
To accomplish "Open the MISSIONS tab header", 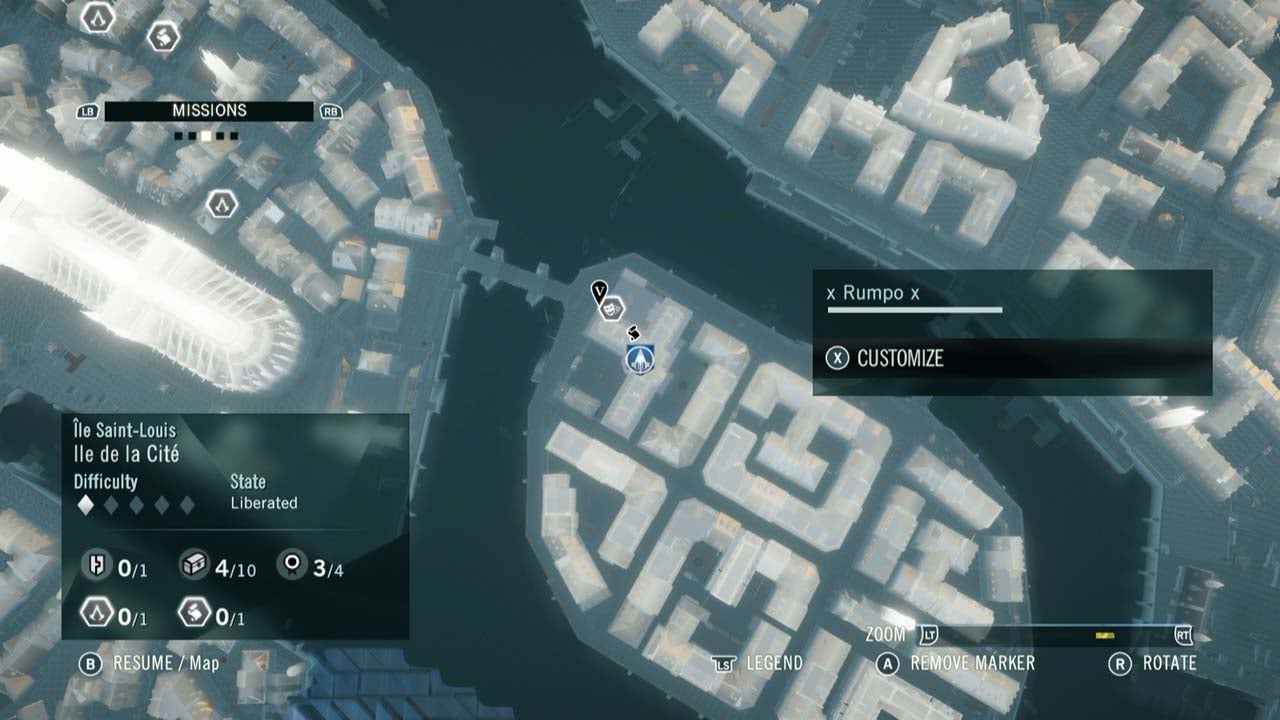I will (208, 110).
